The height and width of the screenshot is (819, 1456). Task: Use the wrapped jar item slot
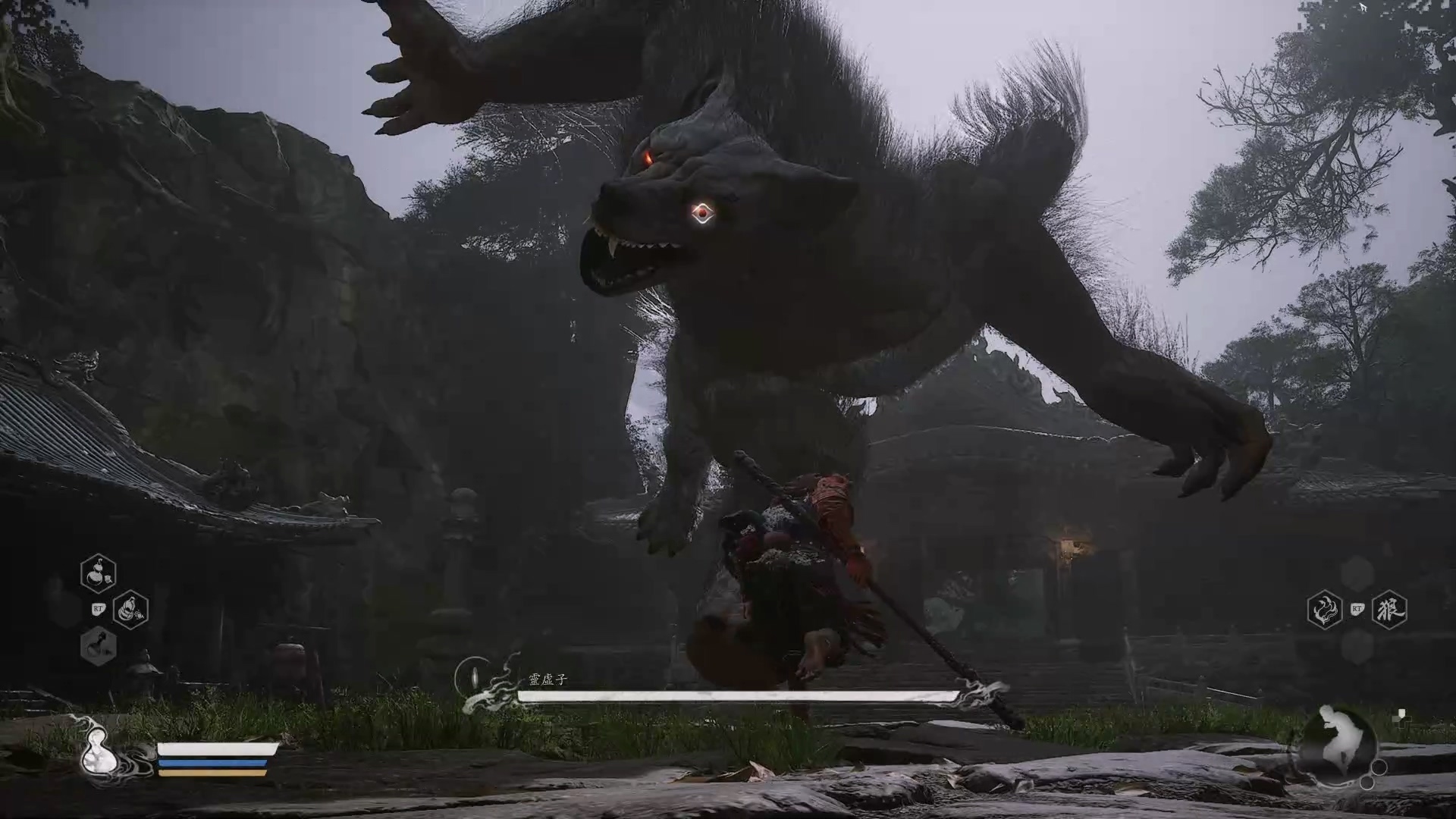tap(130, 609)
